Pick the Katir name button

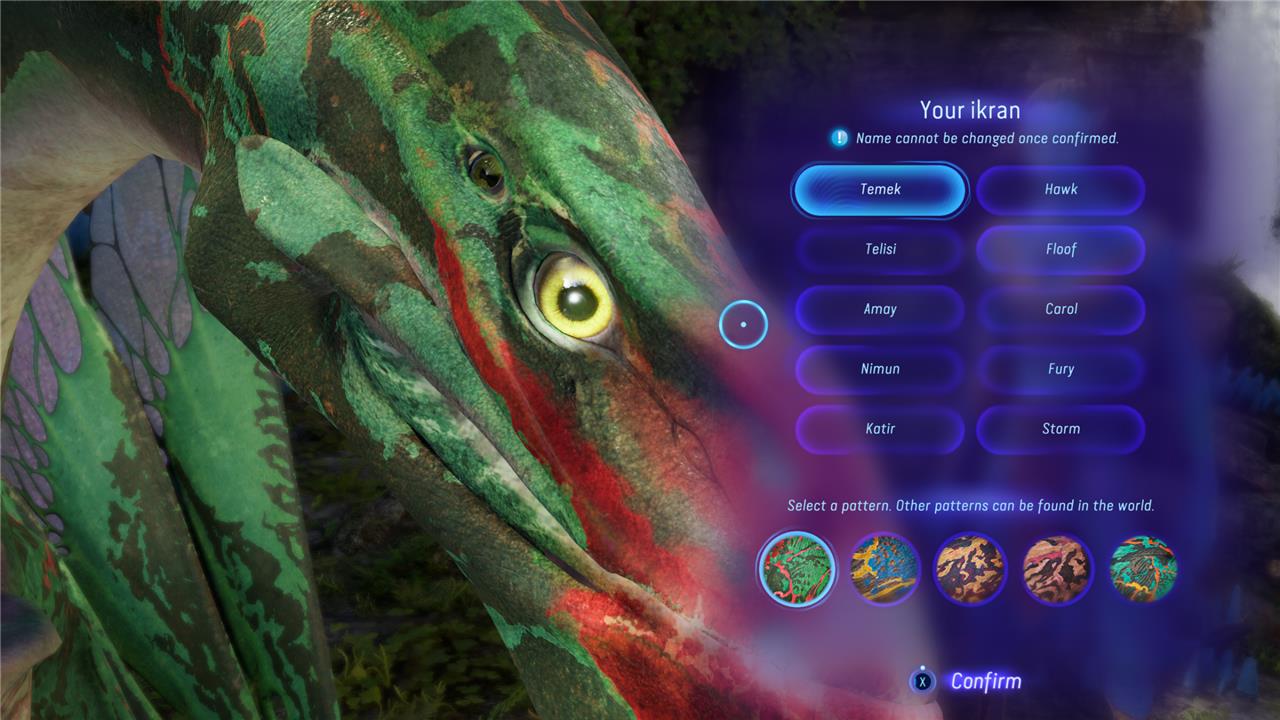coord(880,429)
